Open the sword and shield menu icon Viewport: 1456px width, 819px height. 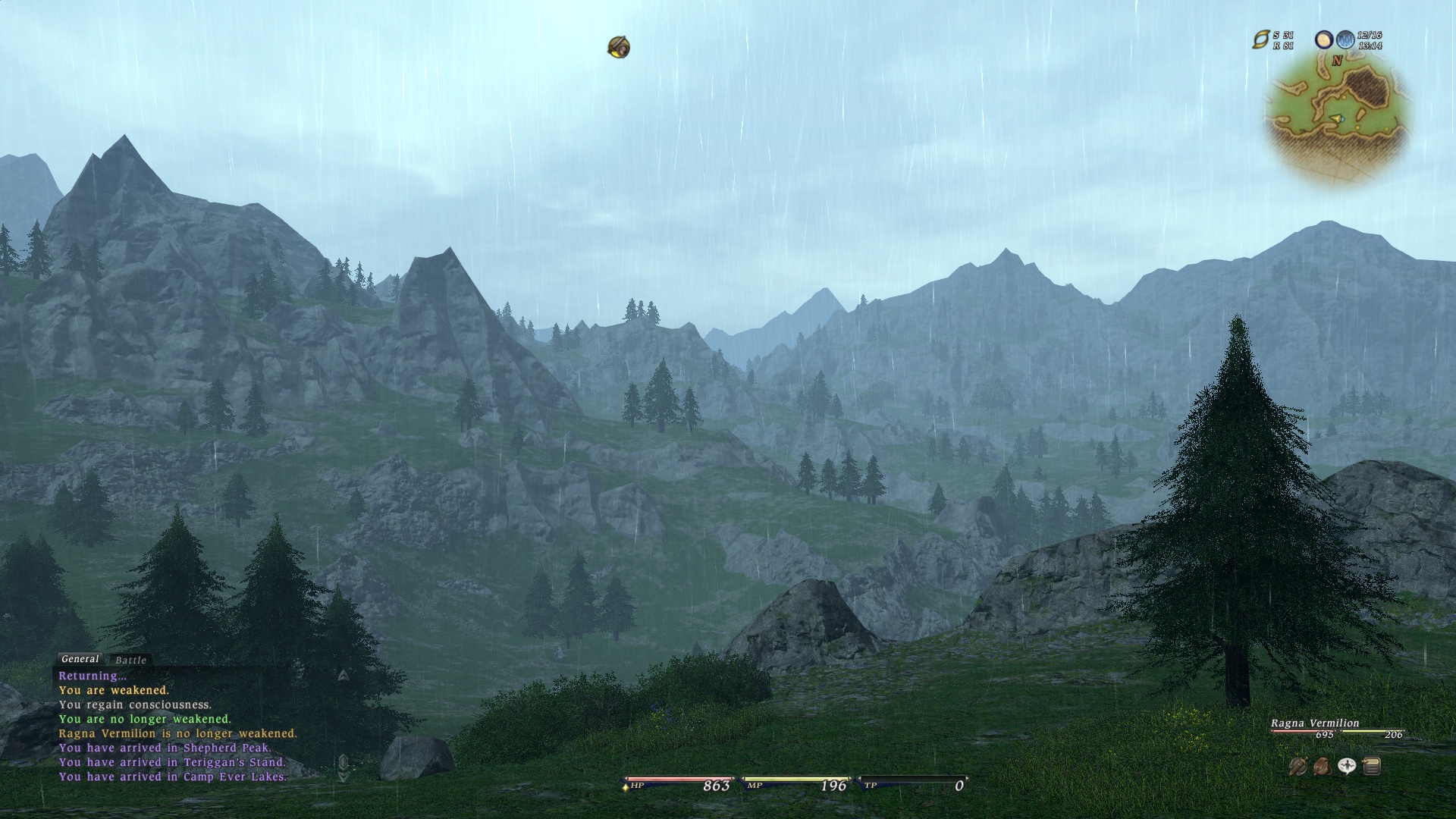(x=1298, y=767)
